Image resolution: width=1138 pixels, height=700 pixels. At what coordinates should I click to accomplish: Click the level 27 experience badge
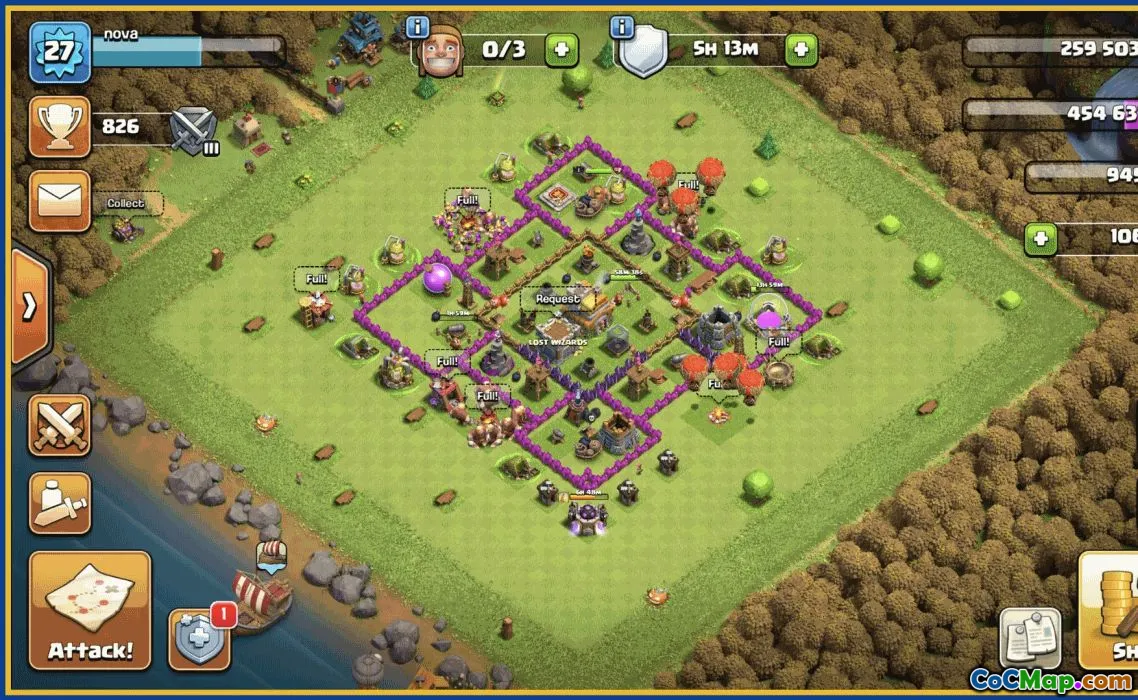coord(60,52)
